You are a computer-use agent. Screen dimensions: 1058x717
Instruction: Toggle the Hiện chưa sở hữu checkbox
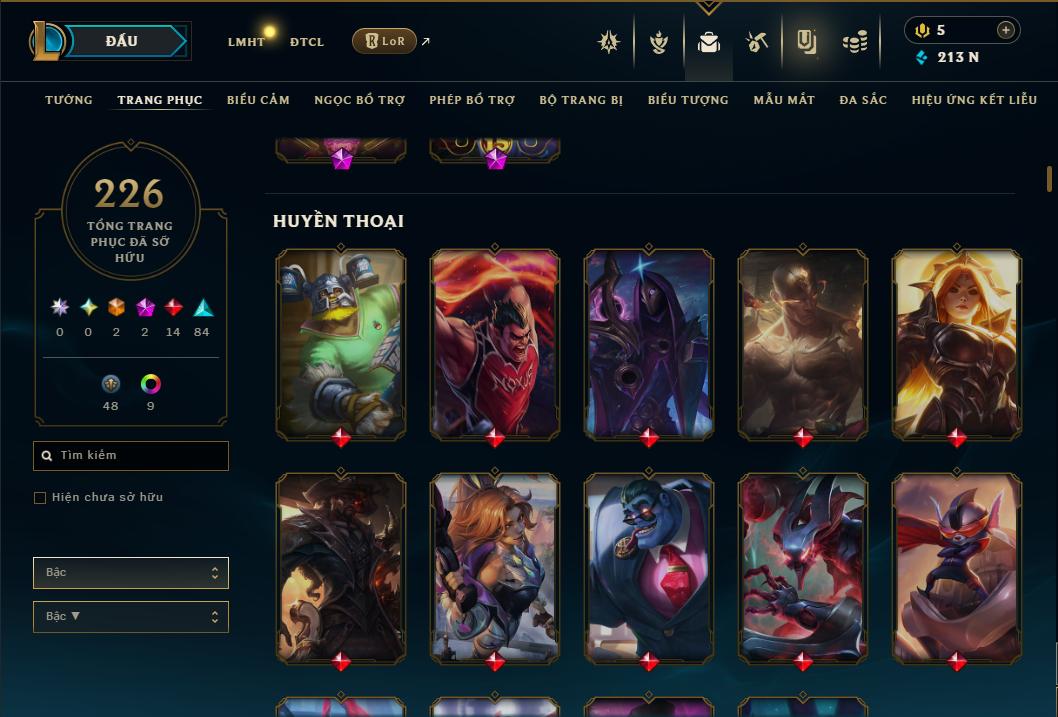click(x=40, y=498)
